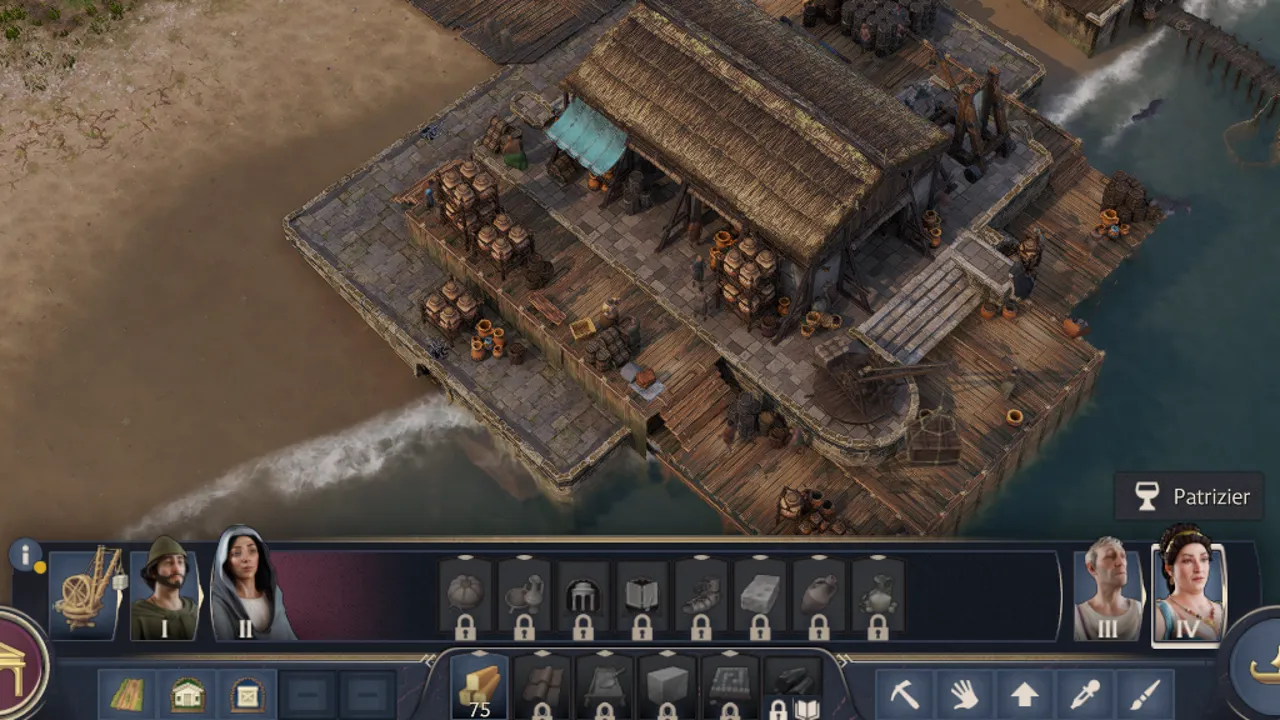Open the info button with yellow dot

pyautogui.click(x=25, y=555)
